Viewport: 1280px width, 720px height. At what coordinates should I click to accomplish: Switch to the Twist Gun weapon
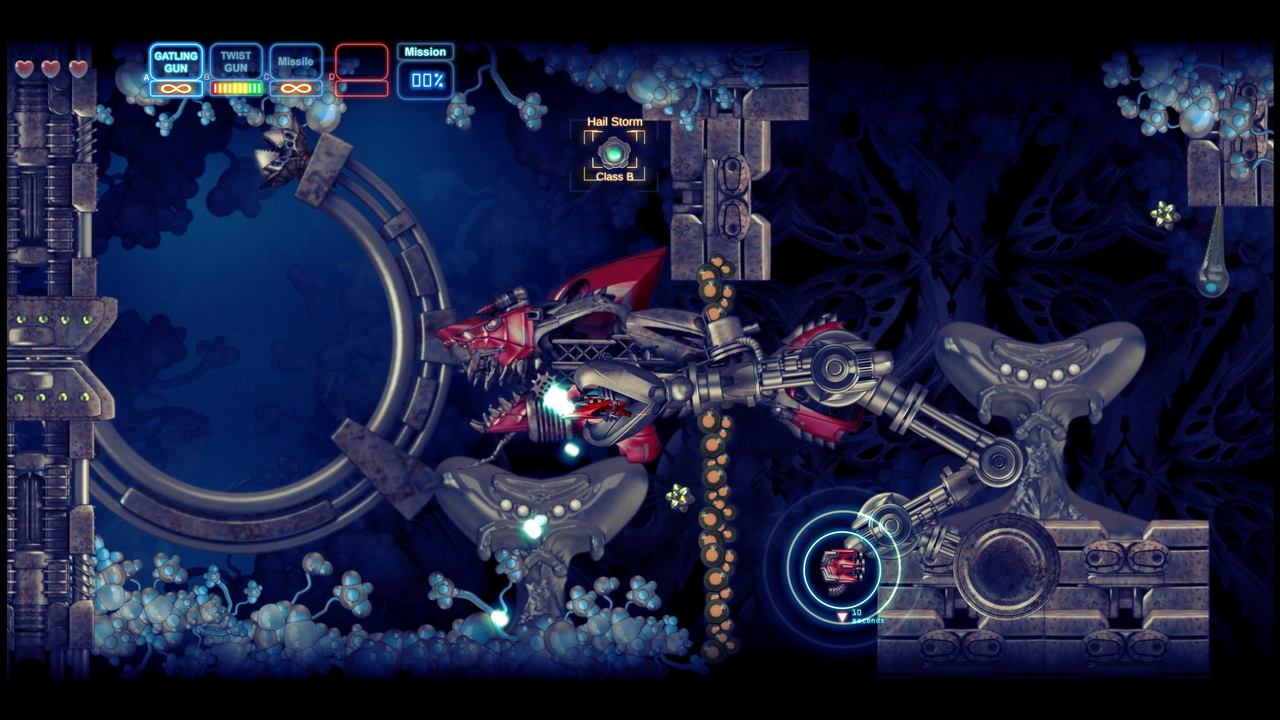coord(236,62)
